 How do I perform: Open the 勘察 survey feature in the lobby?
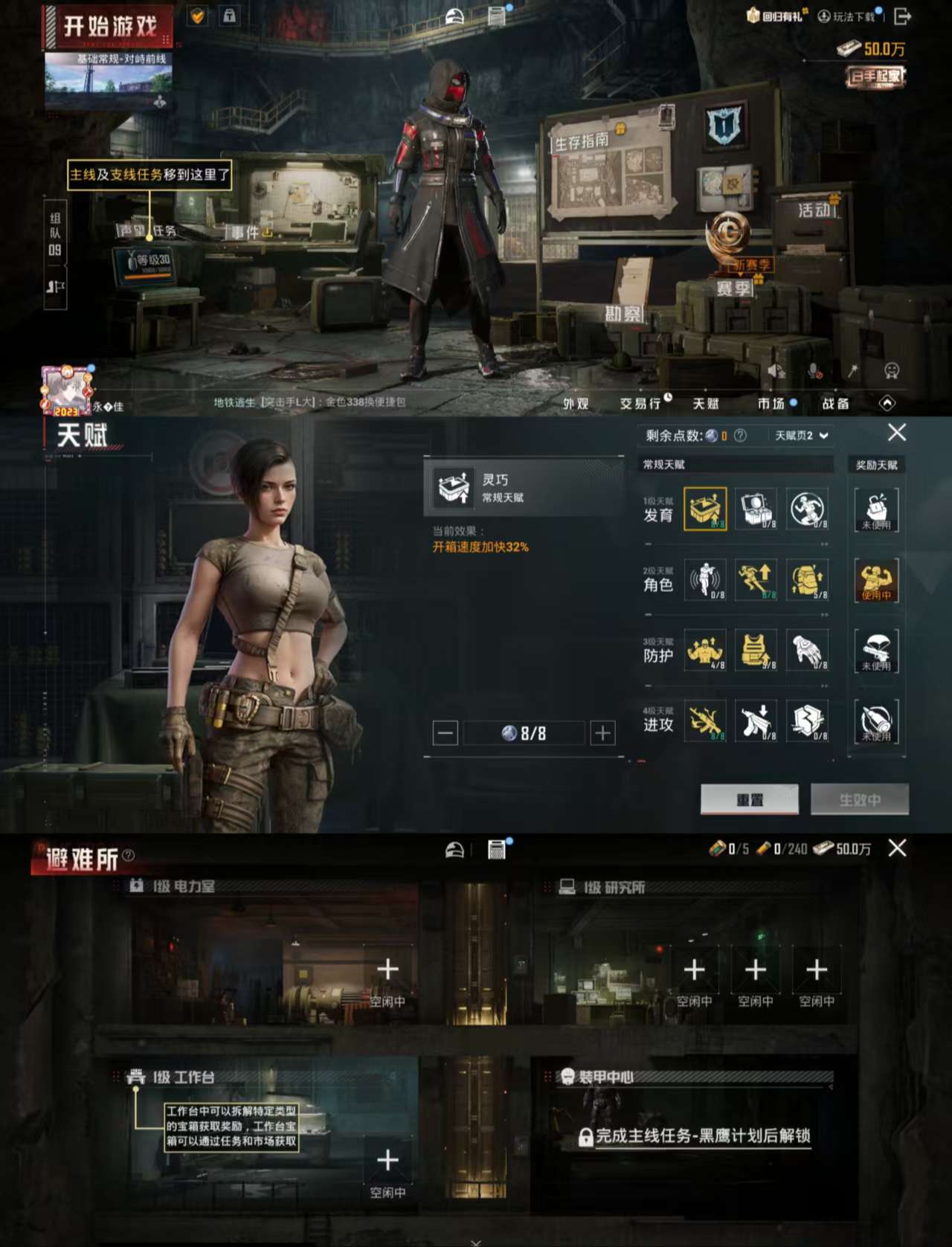pos(623,312)
